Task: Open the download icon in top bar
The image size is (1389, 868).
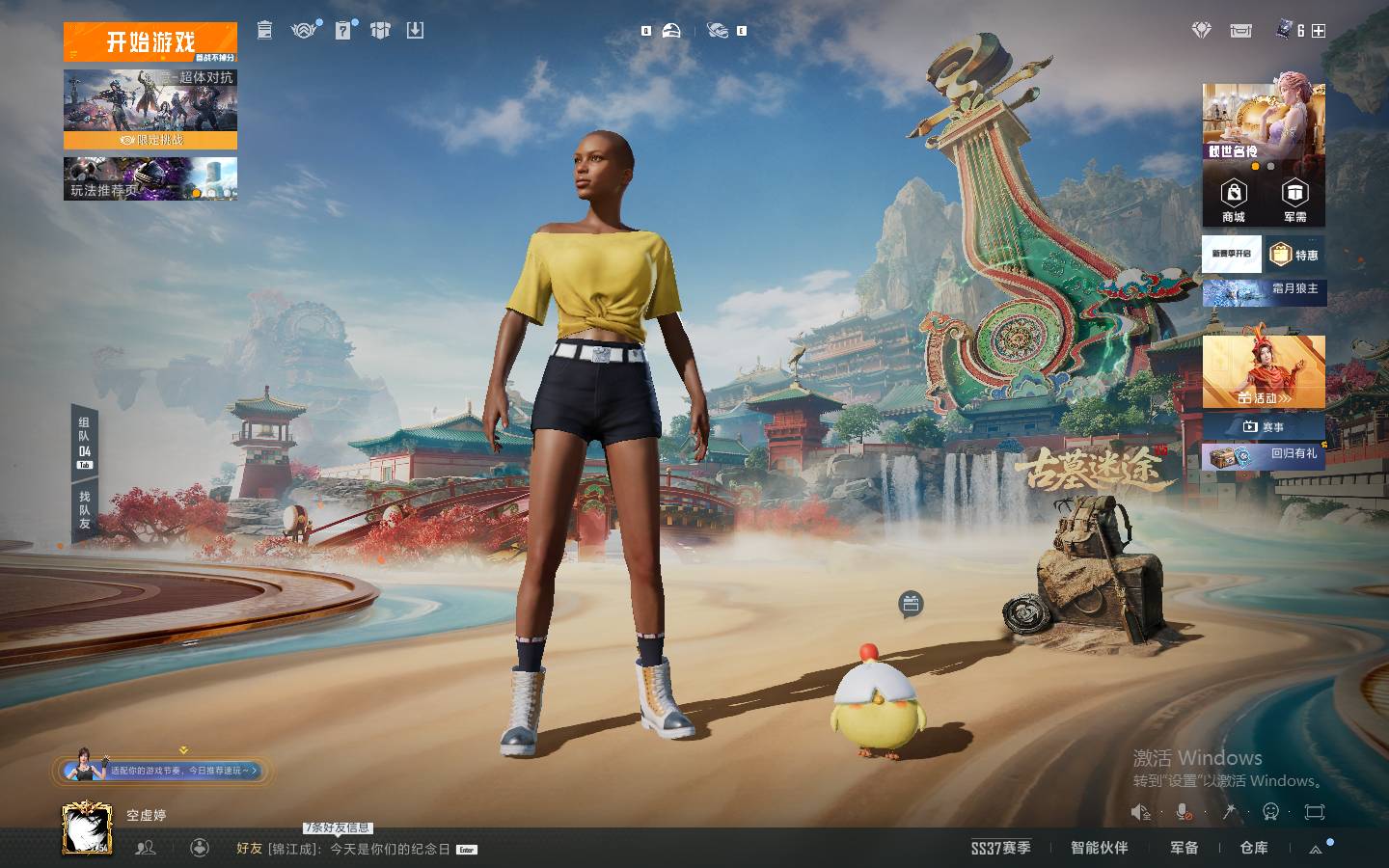Action: tap(415, 31)
